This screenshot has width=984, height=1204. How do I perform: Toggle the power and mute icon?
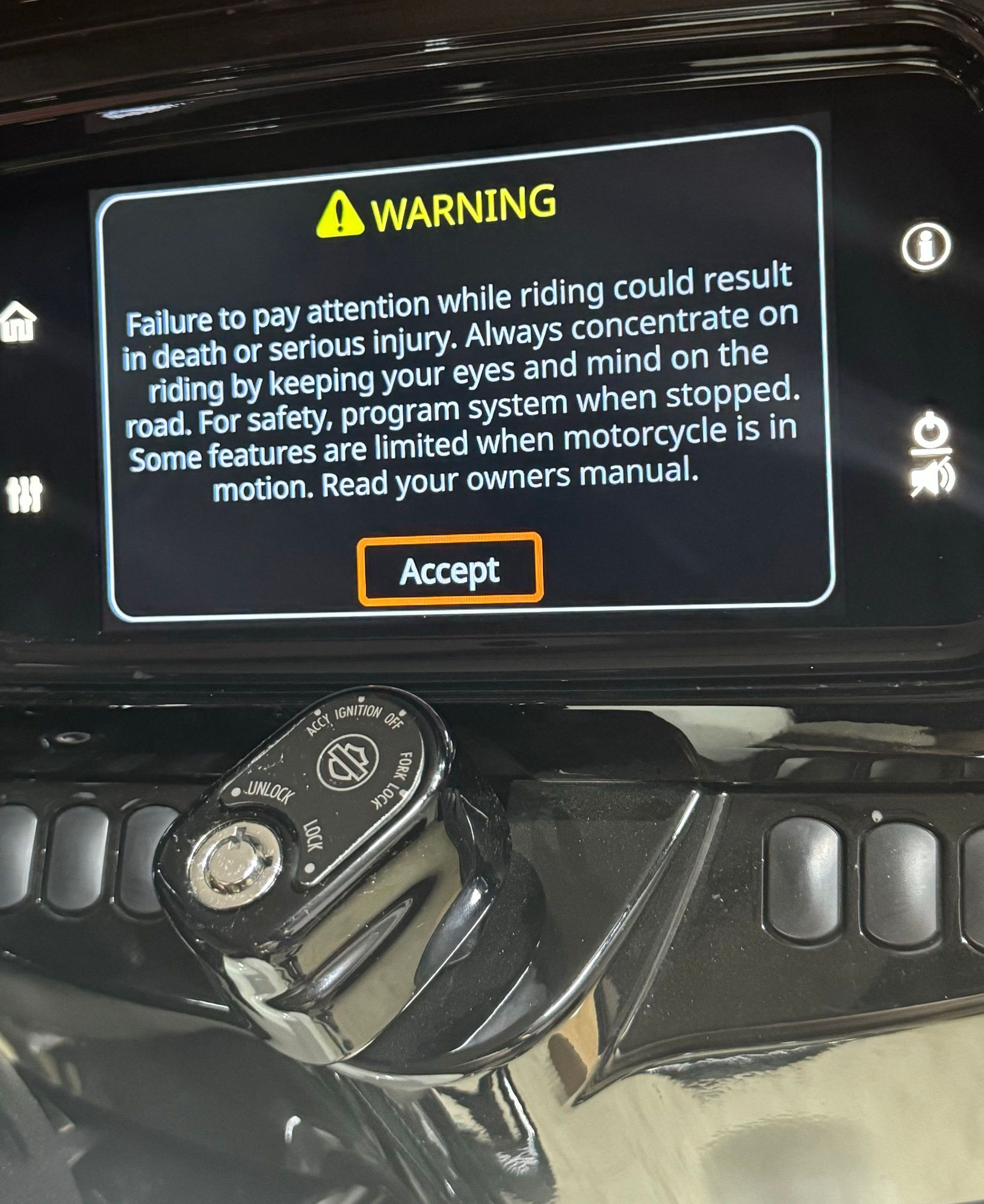[x=932, y=456]
